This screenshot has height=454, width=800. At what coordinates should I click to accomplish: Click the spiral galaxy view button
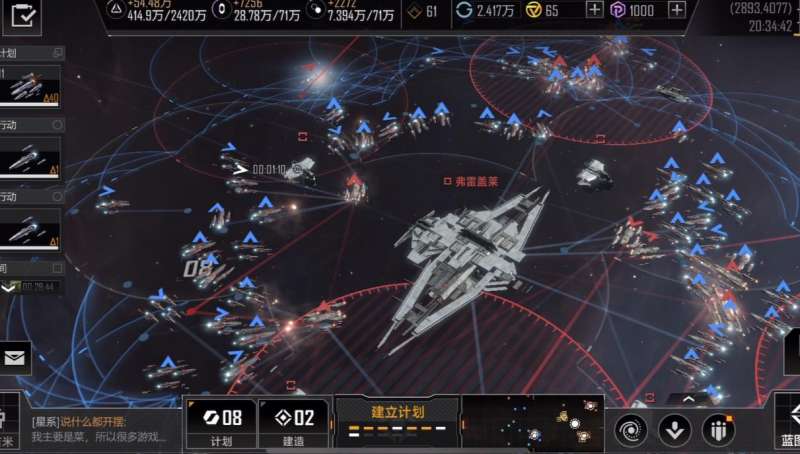pos(631,430)
